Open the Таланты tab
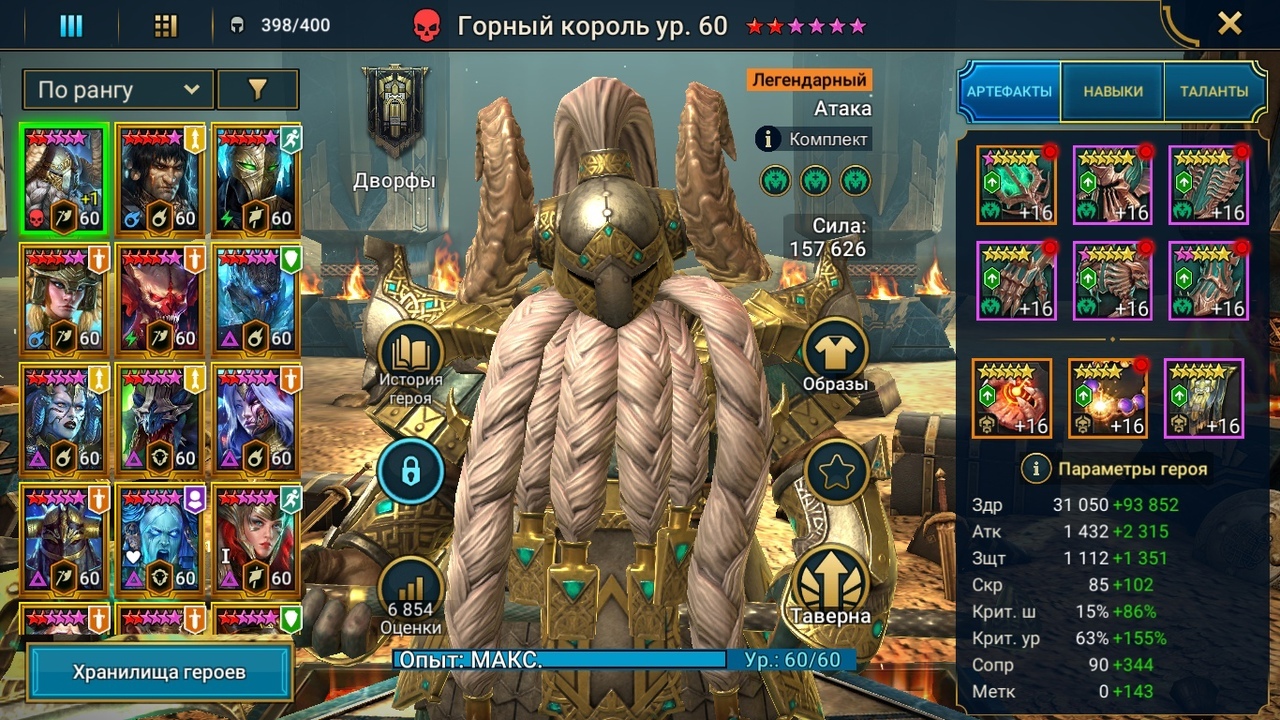 (x=1212, y=91)
